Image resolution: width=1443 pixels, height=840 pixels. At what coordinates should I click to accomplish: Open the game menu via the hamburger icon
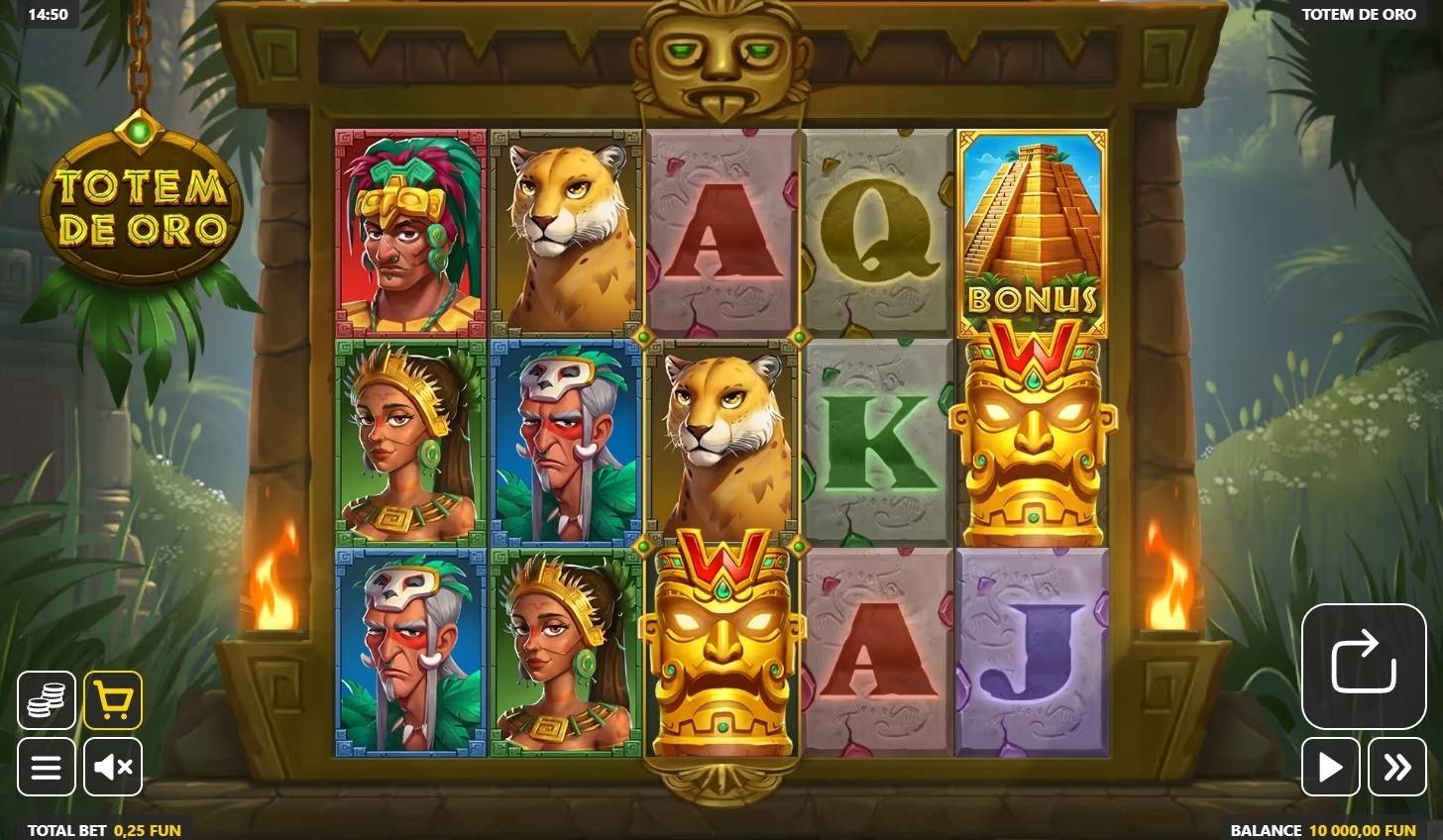click(46, 766)
